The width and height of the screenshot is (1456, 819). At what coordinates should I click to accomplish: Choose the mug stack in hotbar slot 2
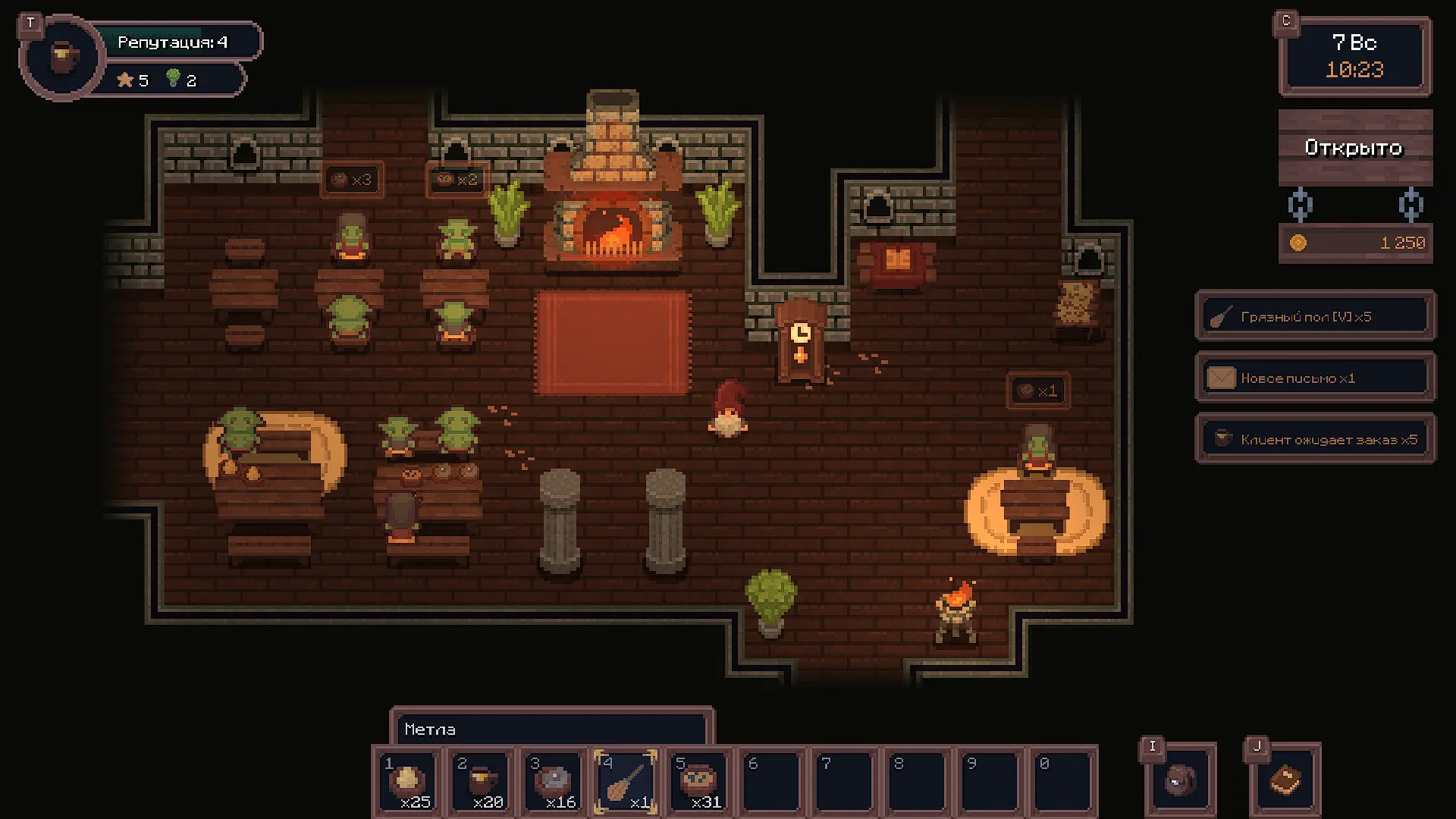click(x=481, y=781)
